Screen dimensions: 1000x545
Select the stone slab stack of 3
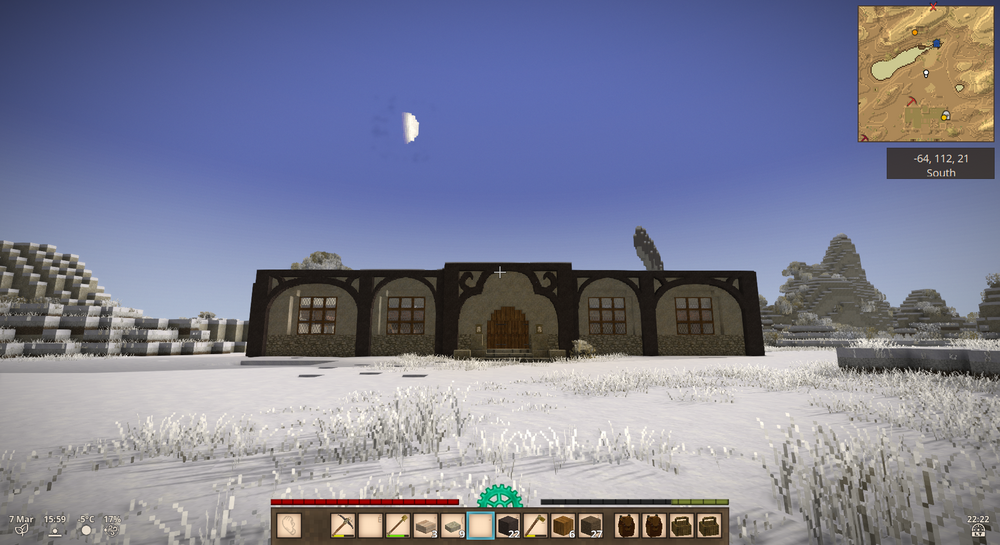point(425,525)
